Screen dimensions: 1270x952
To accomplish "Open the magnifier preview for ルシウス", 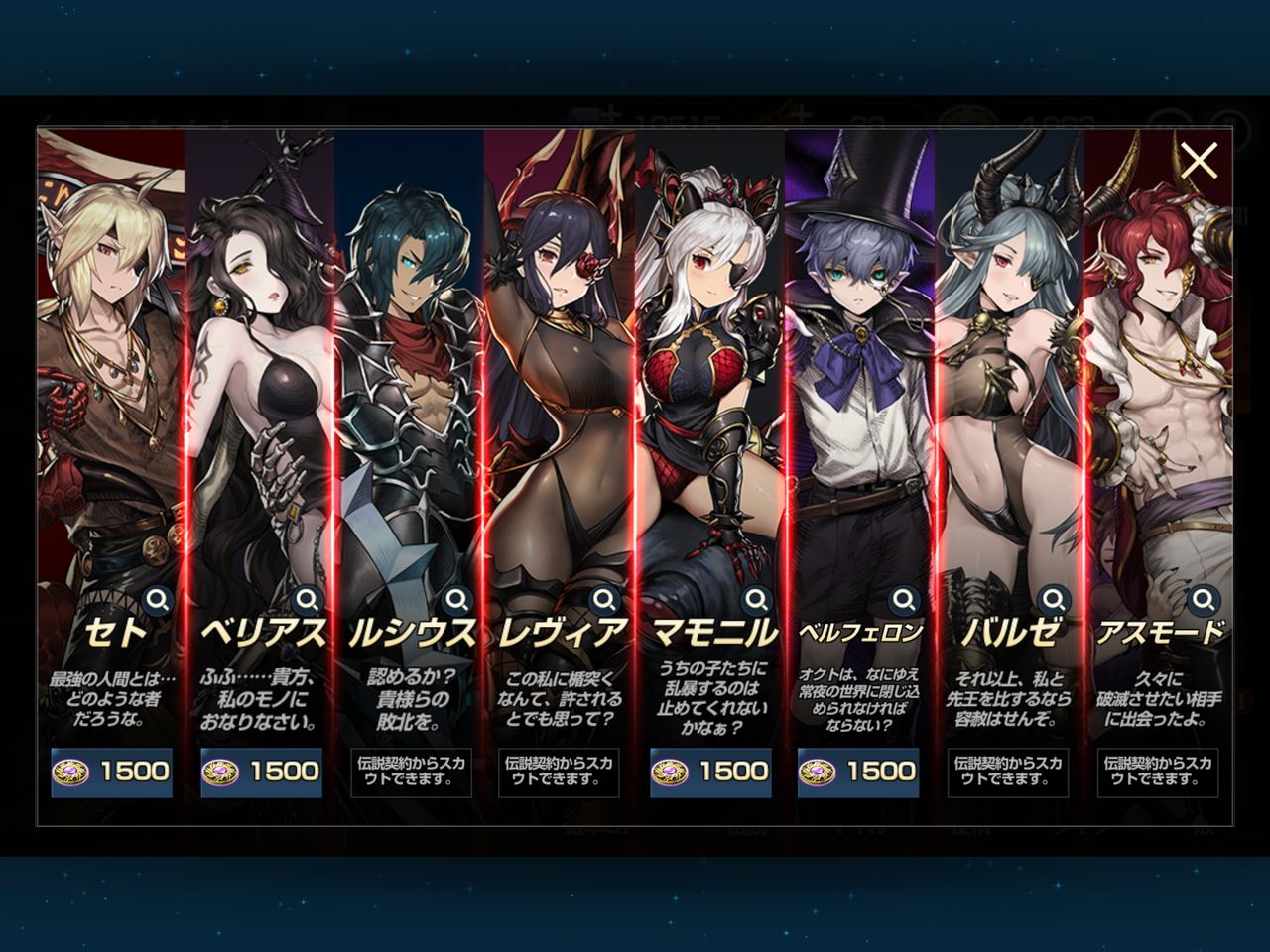I will [459, 599].
